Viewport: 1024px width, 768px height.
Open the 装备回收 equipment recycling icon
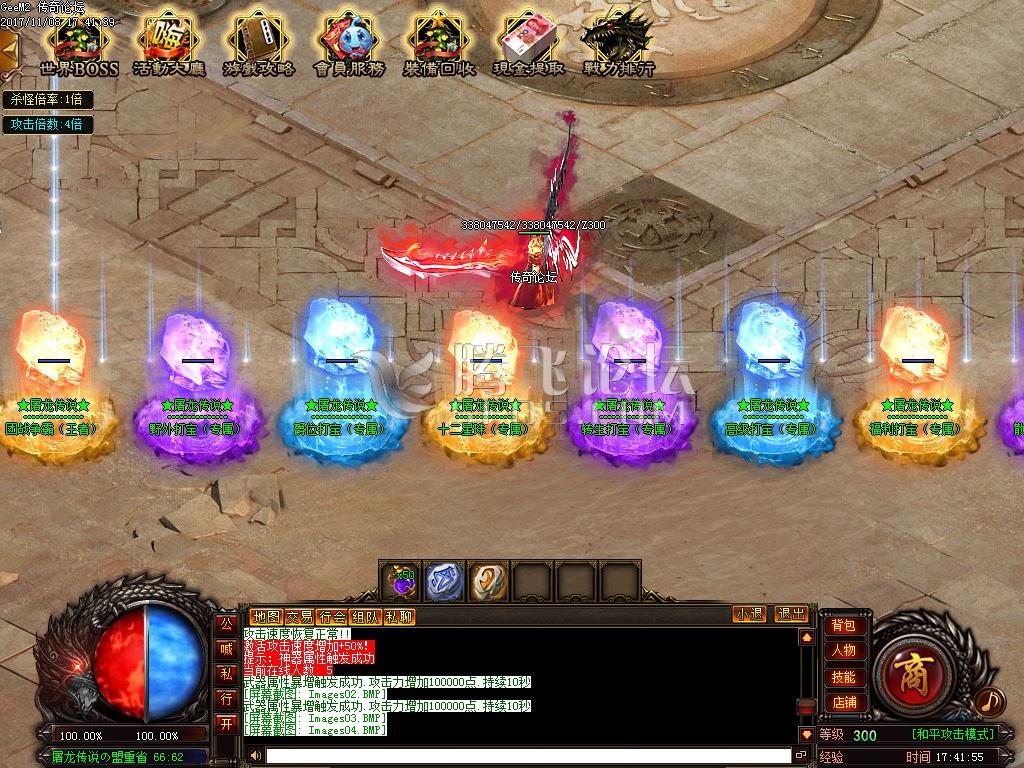coord(439,42)
